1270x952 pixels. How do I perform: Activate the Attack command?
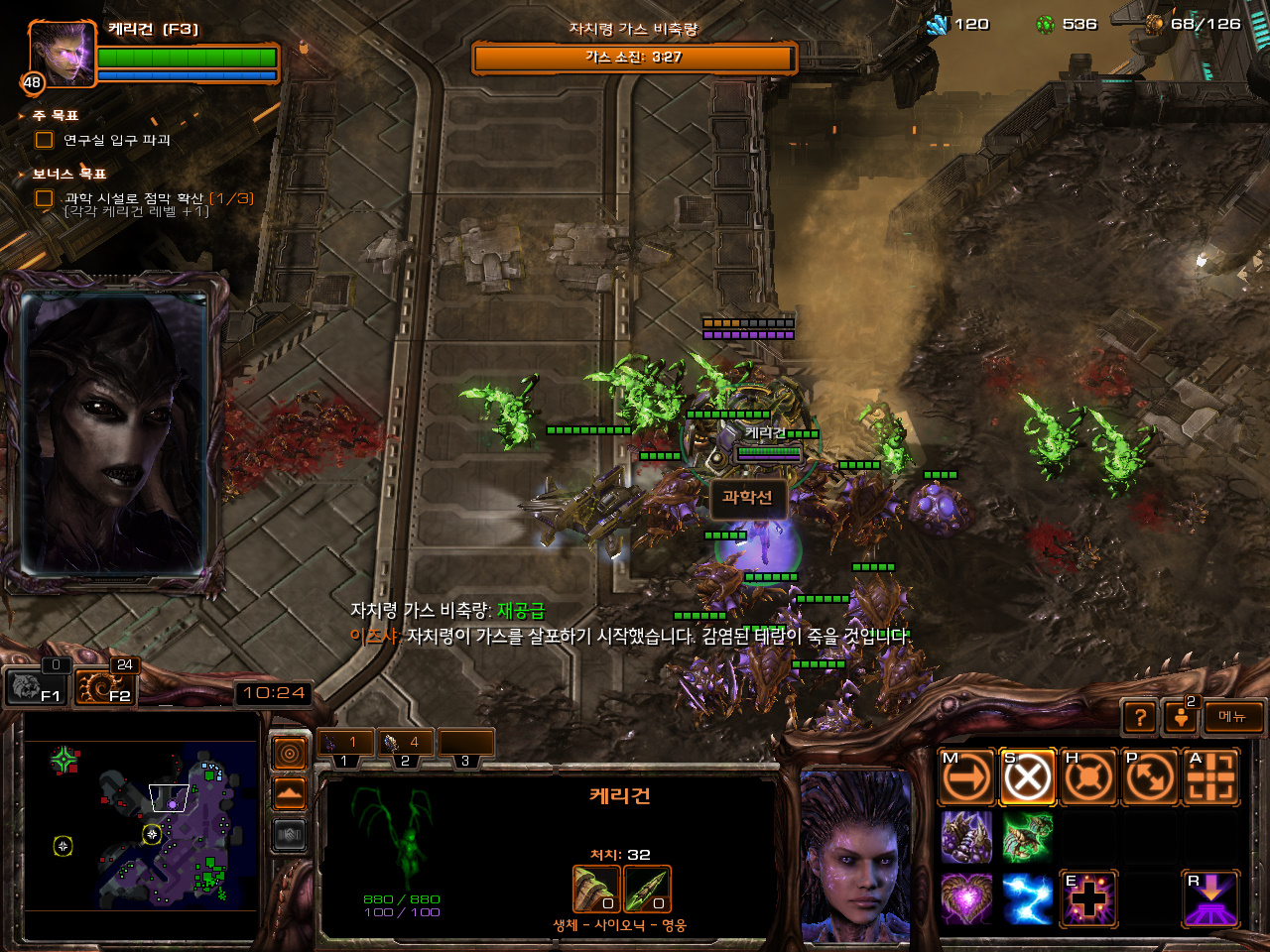click(x=1210, y=776)
